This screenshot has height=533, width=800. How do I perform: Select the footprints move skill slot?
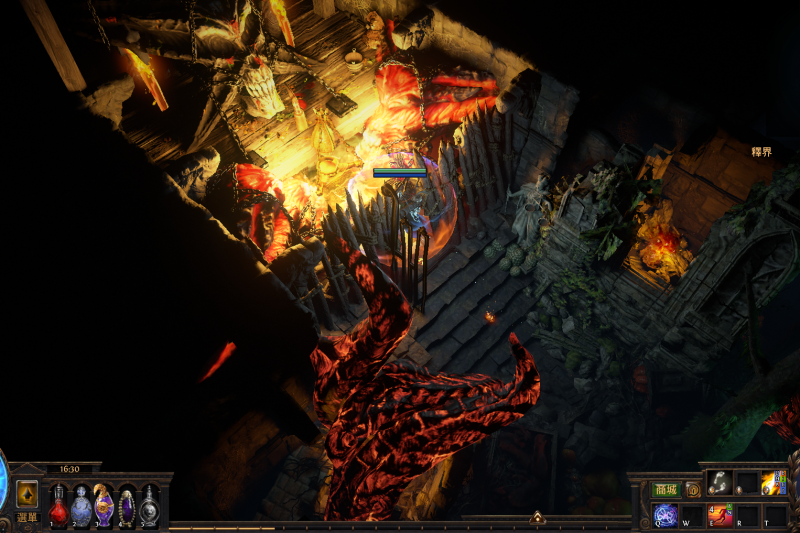pyautogui.click(x=720, y=483)
